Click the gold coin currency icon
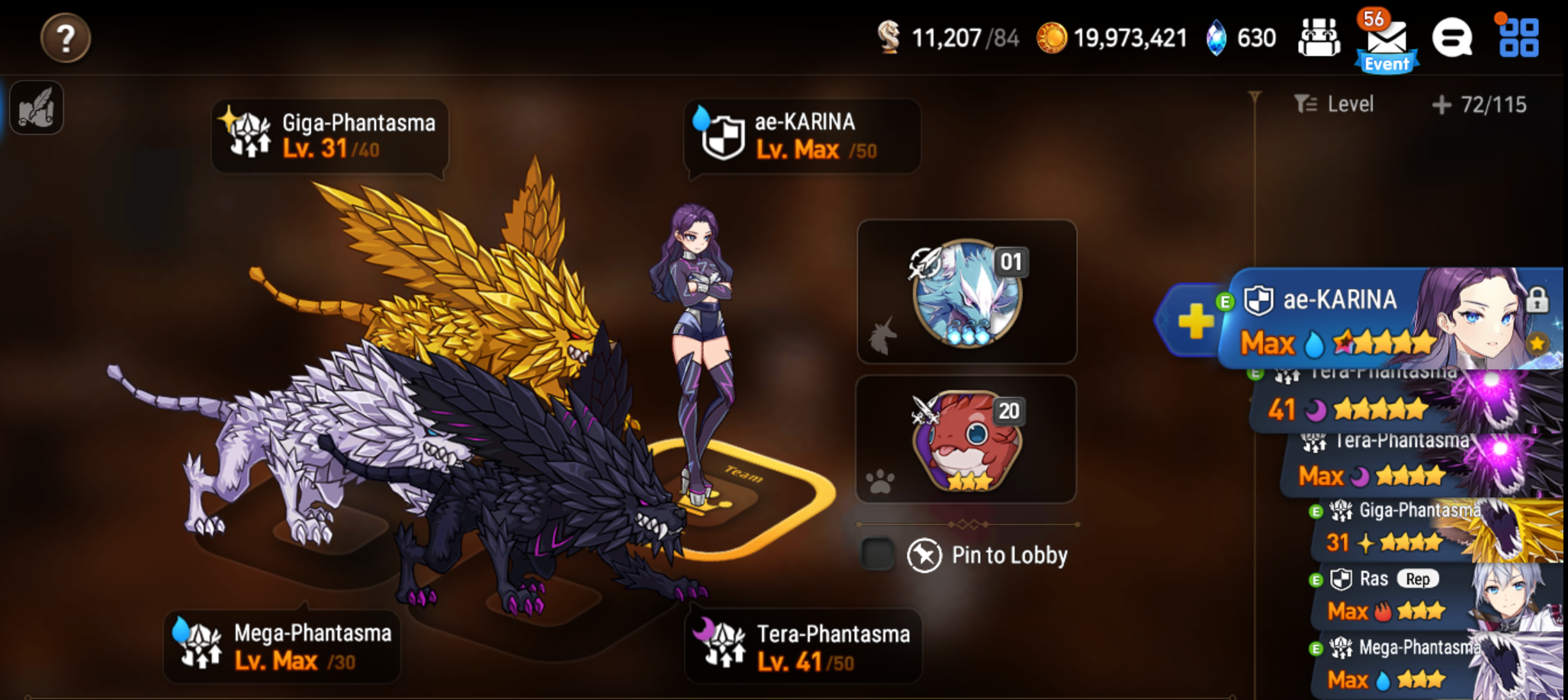1568x700 pixels. click(1053, 36)
